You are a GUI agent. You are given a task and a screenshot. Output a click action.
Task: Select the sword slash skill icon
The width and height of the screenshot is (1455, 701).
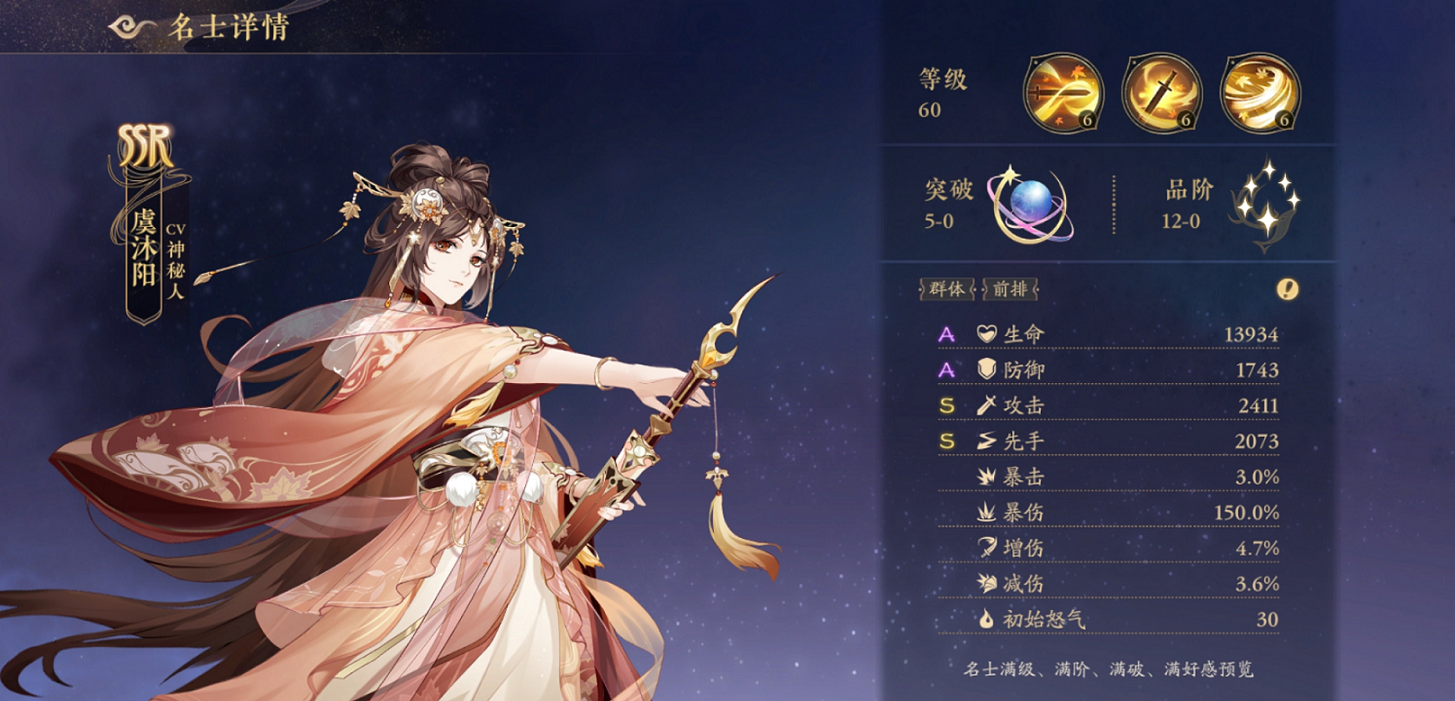(1063, 93)
